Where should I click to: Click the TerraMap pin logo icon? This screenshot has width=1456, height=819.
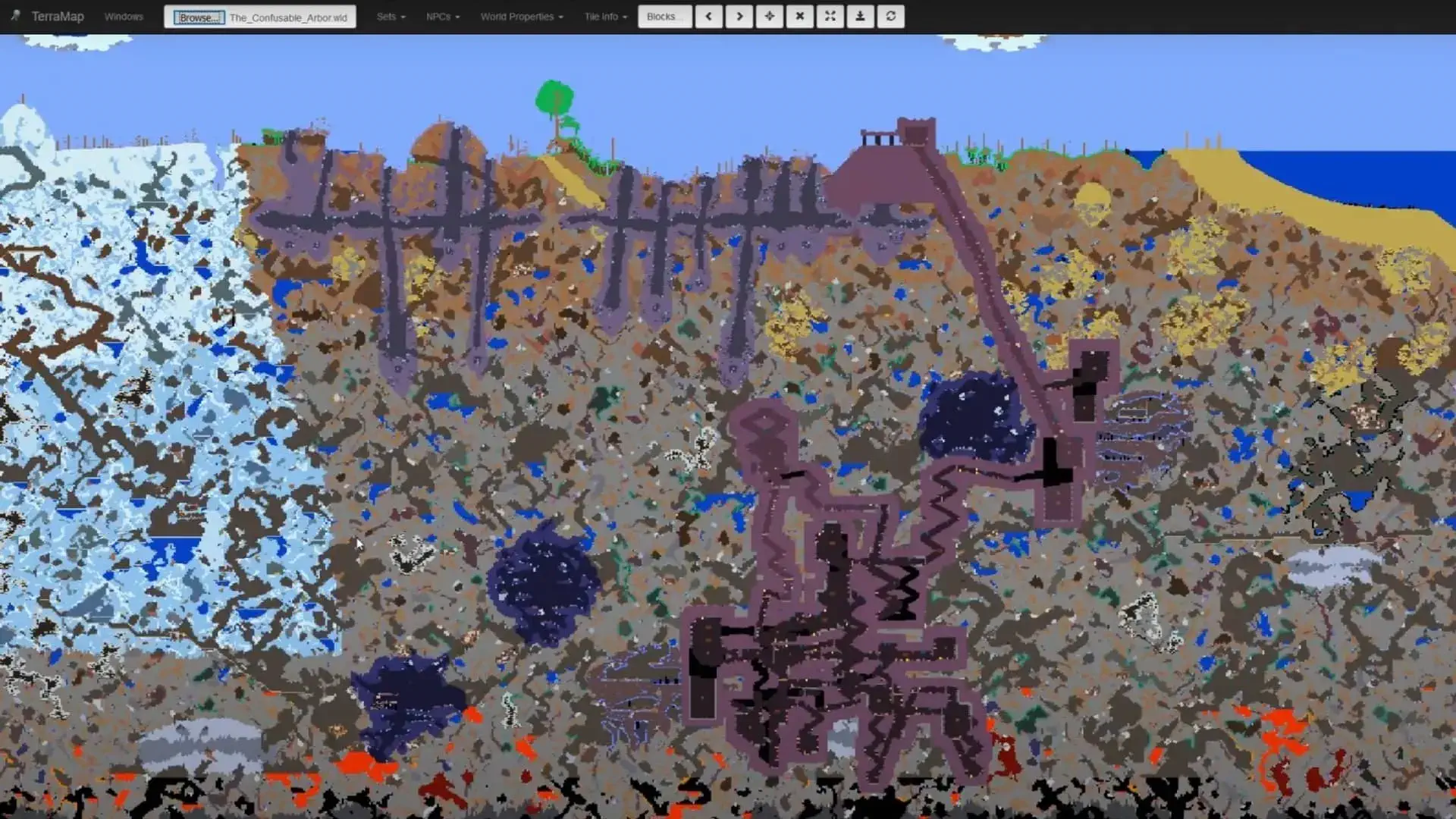pos(15,16)
